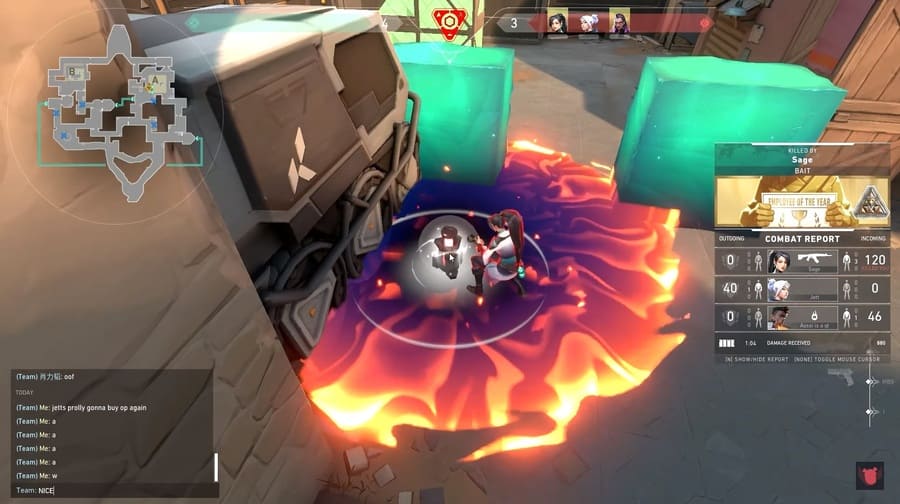Select the Sage row in the combat report

pyautogui.click(x=802, y=261)
